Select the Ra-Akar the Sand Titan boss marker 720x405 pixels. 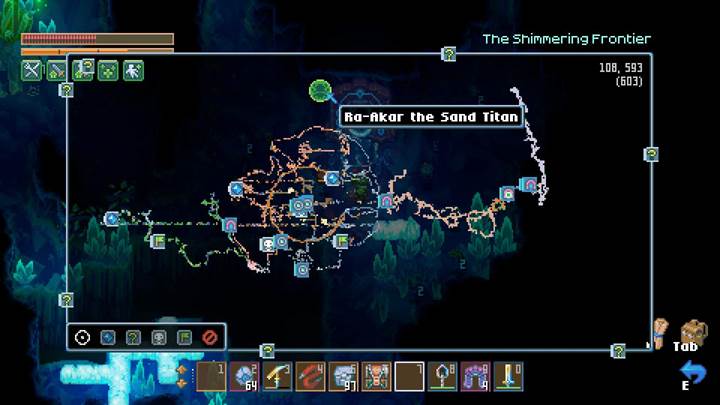pos(320,92)
